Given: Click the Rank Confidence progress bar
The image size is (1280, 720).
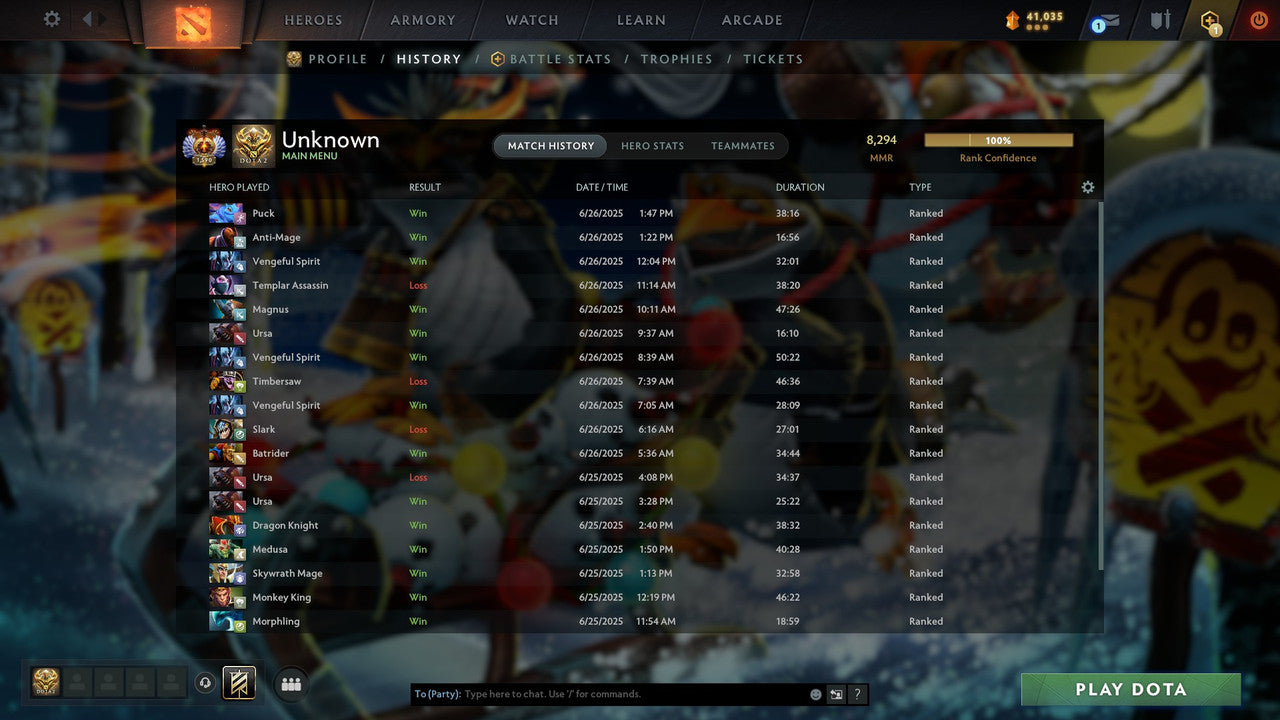Looking at the screenshot, I should 998,140.
